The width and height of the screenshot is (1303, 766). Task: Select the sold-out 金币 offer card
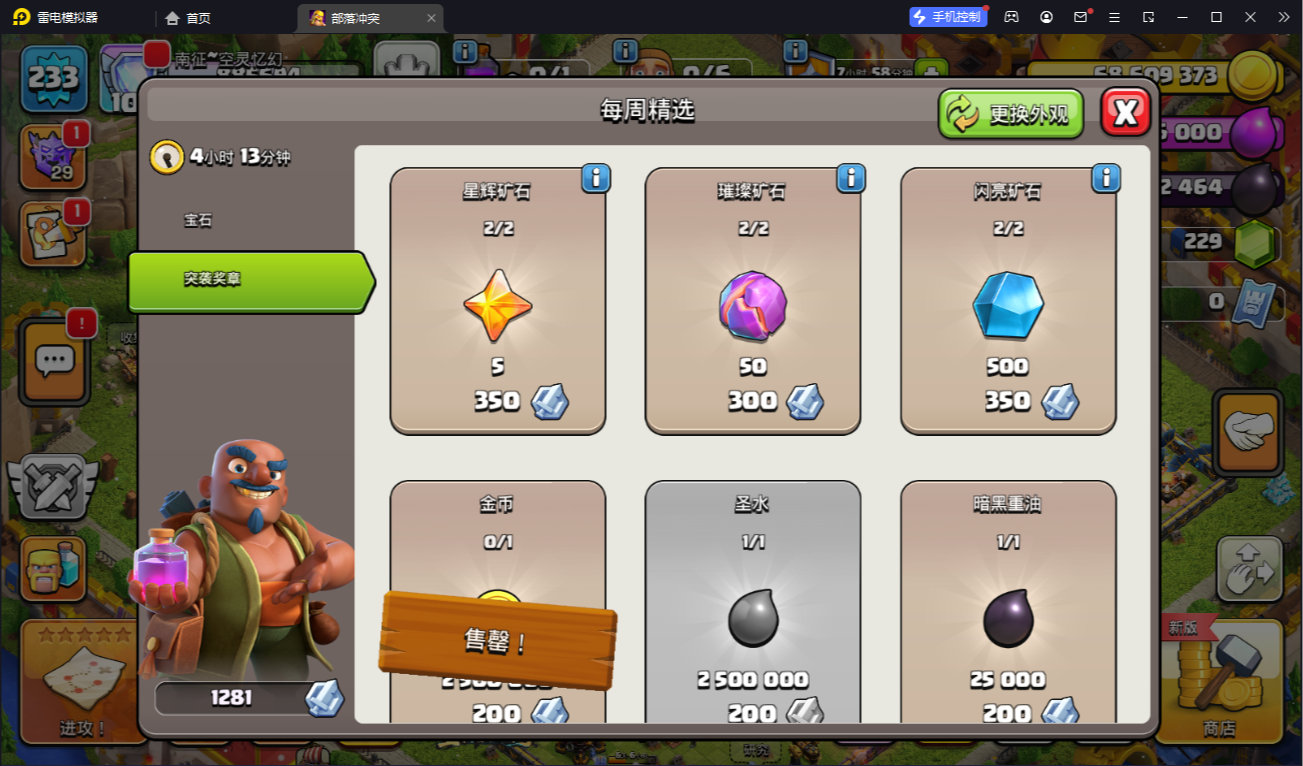(x=498, y=560)
